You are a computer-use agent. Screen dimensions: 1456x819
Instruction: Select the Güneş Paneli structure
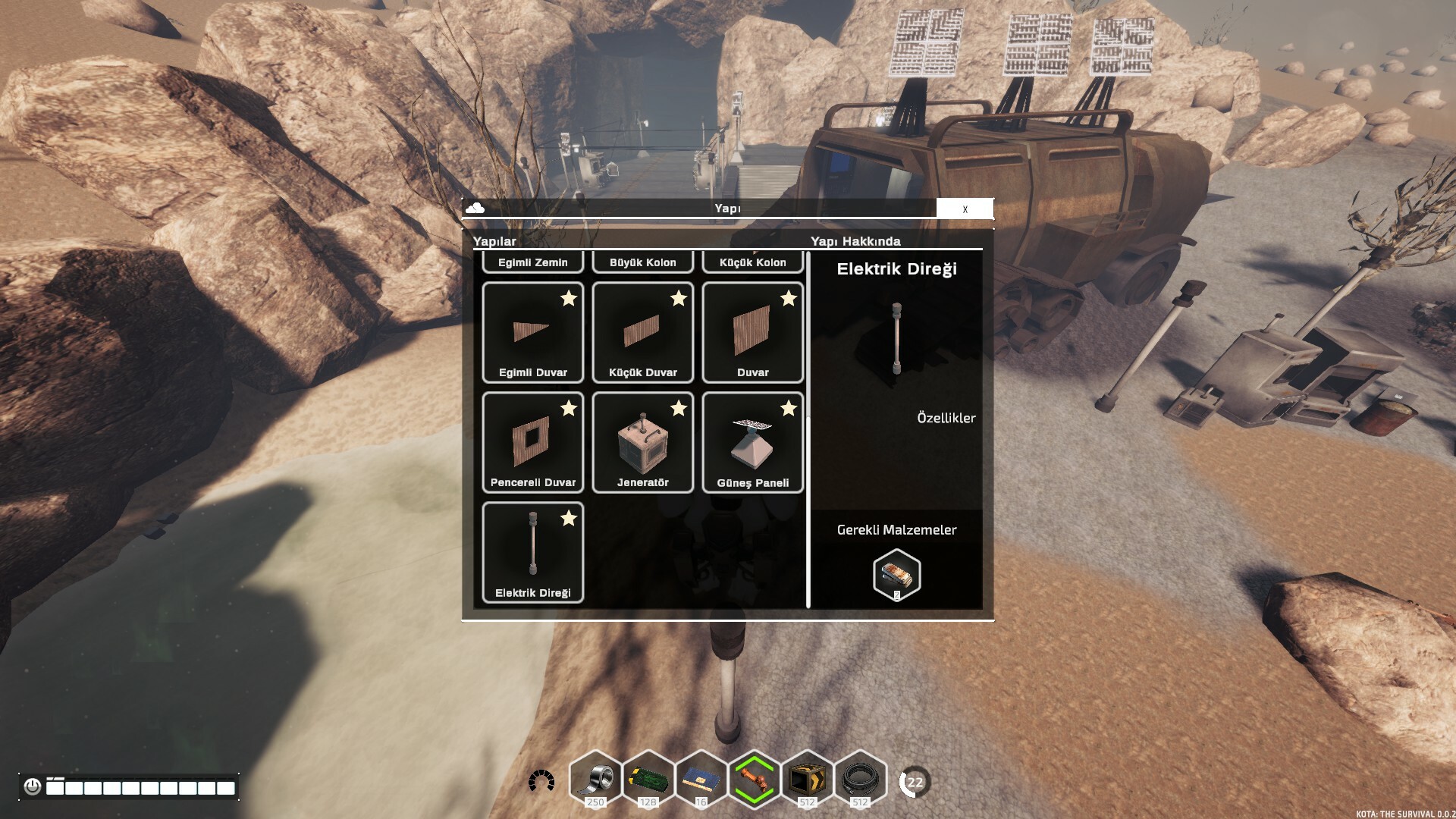[x=753, y=443]
